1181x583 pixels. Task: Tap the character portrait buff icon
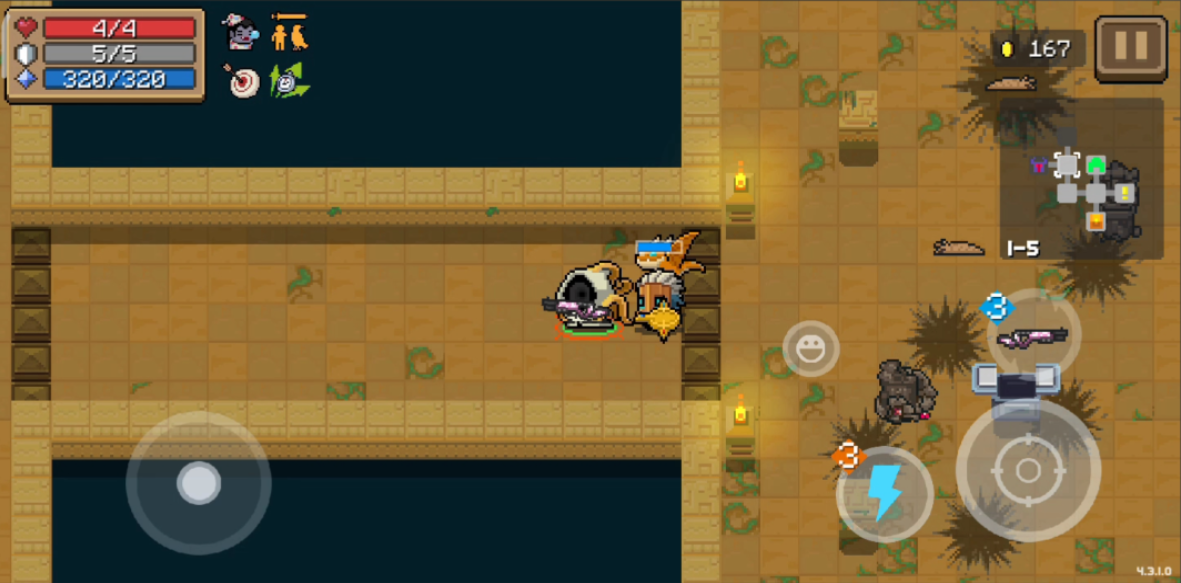coord(240,33)
